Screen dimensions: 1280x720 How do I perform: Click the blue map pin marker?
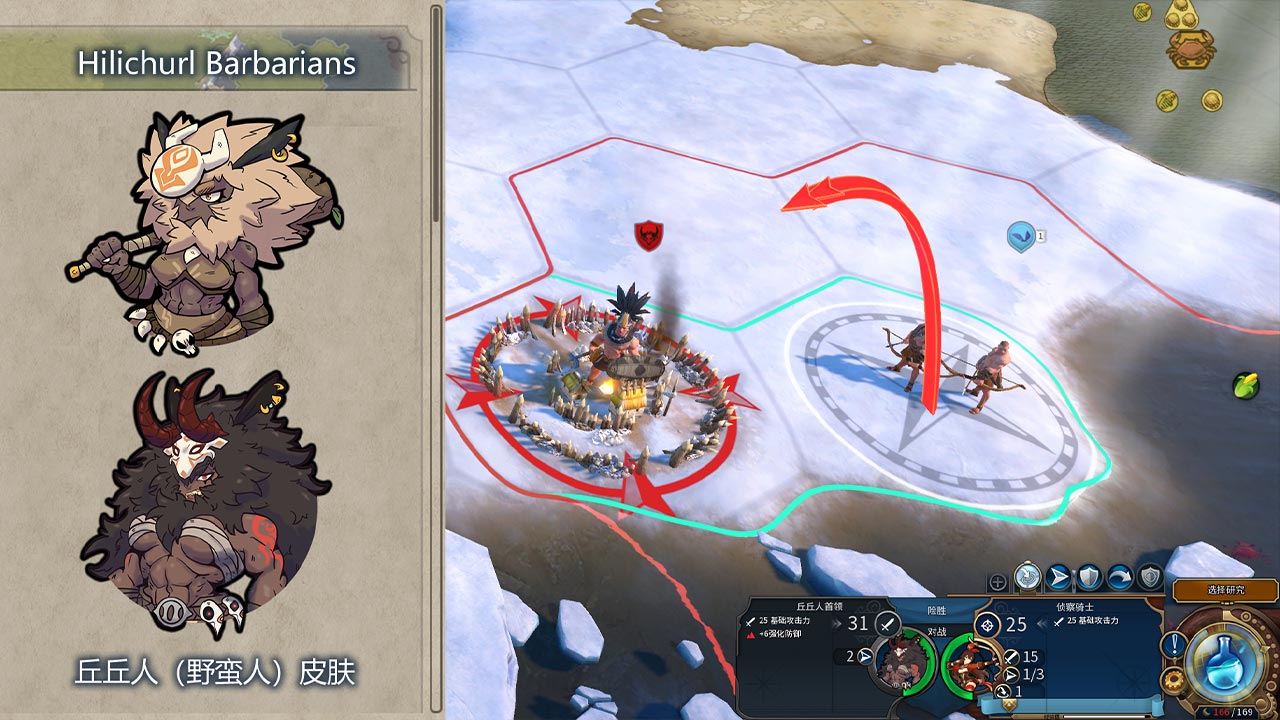pyautogui.click(x=1021, y=237)
